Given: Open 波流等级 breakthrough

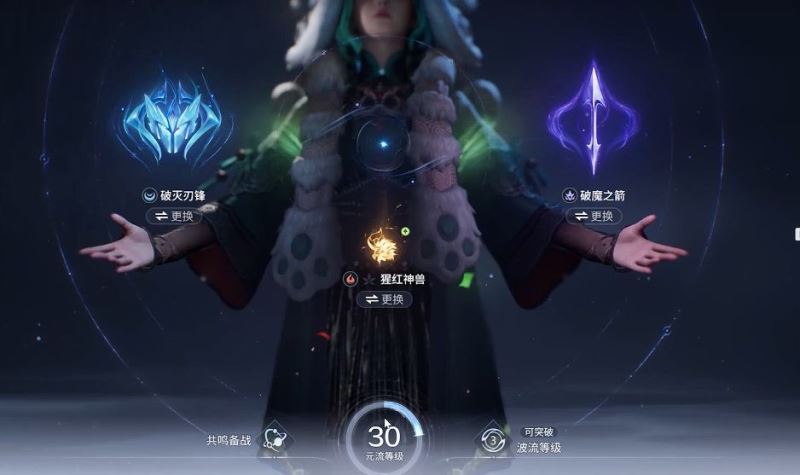Looking at the screenshot, I should 493,440.
